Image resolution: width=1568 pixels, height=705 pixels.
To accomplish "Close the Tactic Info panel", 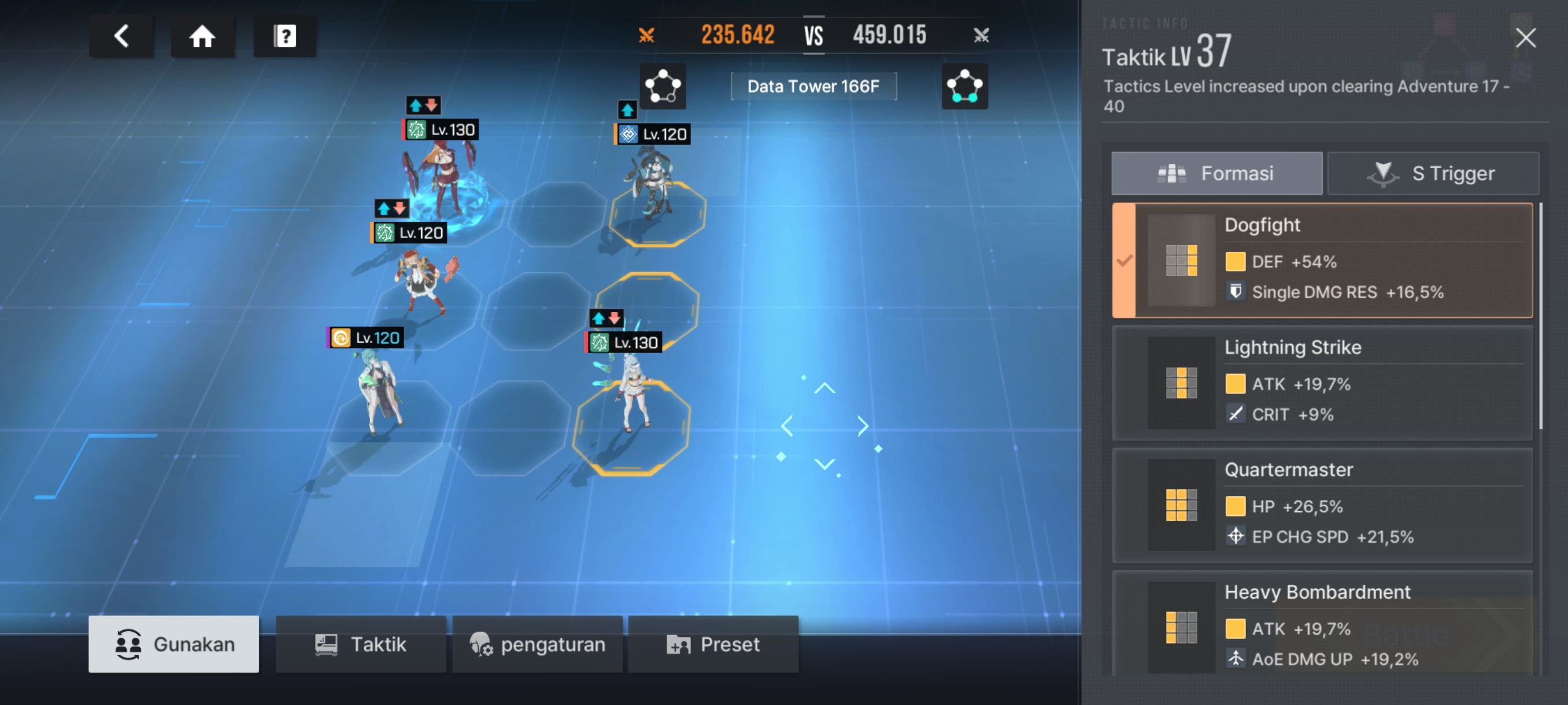I will 1525,38.
